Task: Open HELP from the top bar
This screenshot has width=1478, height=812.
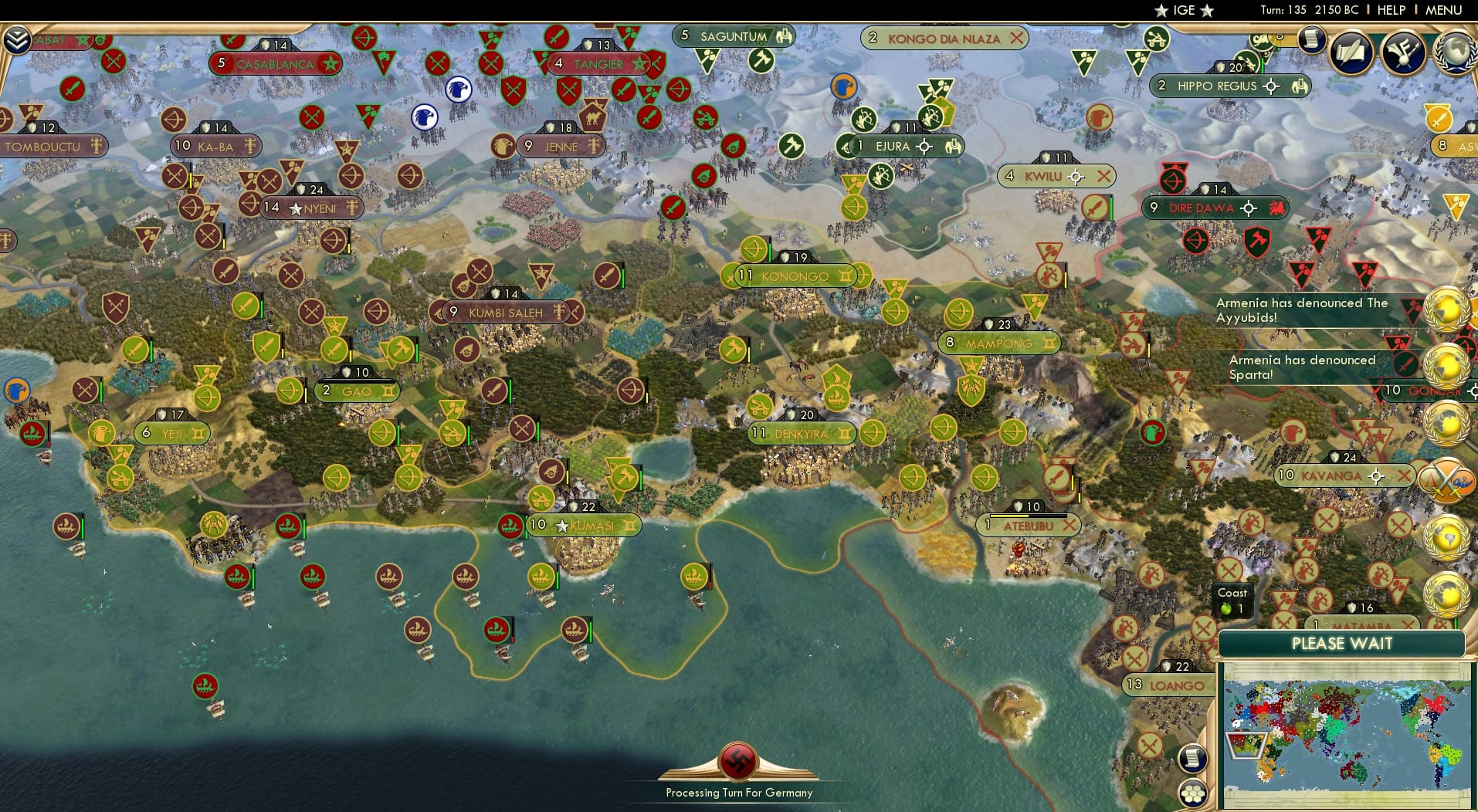Action: click(1391, 10)
